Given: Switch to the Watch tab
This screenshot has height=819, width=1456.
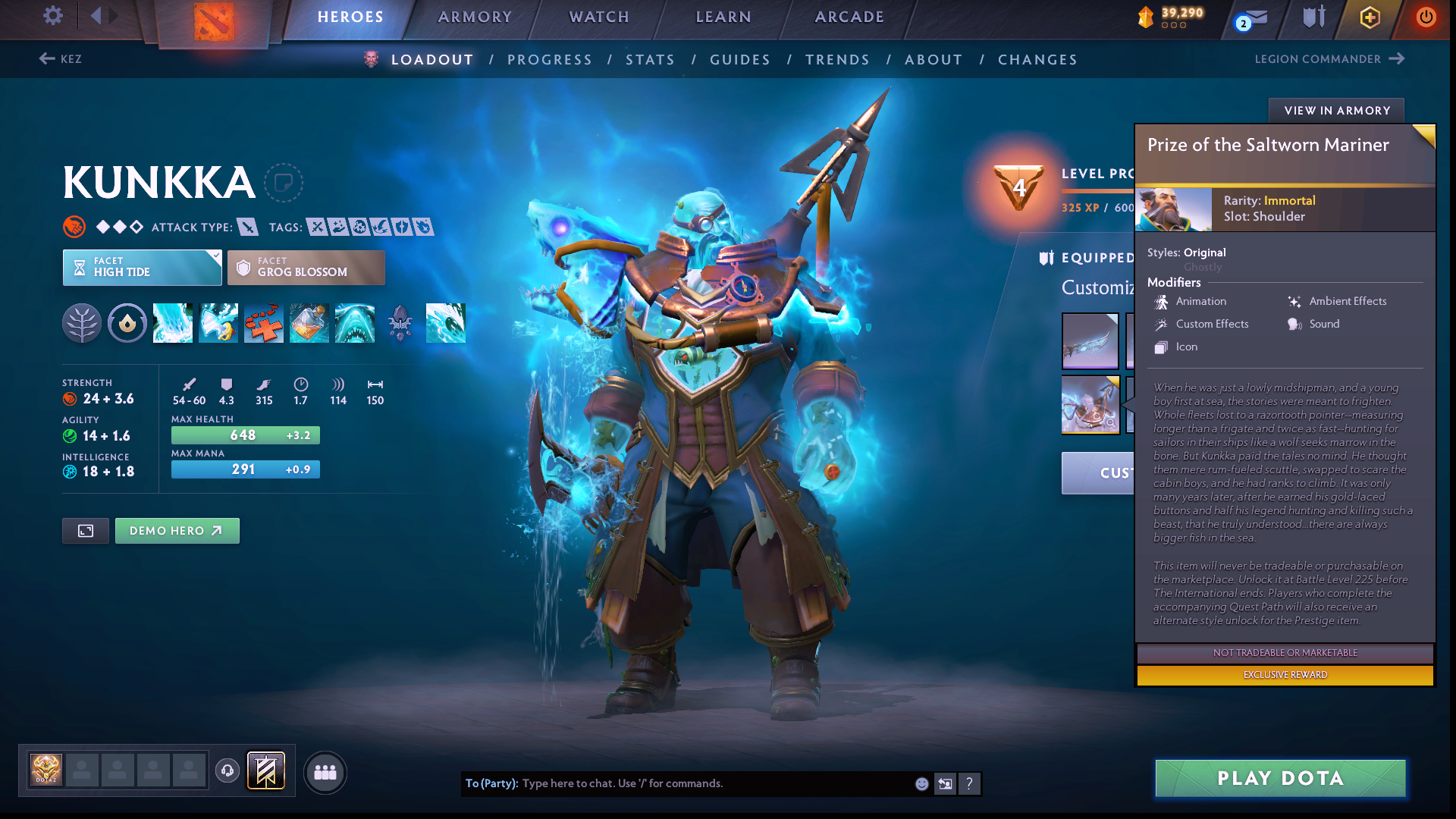Looking at the screenshot, I should (x=599, y=17).
